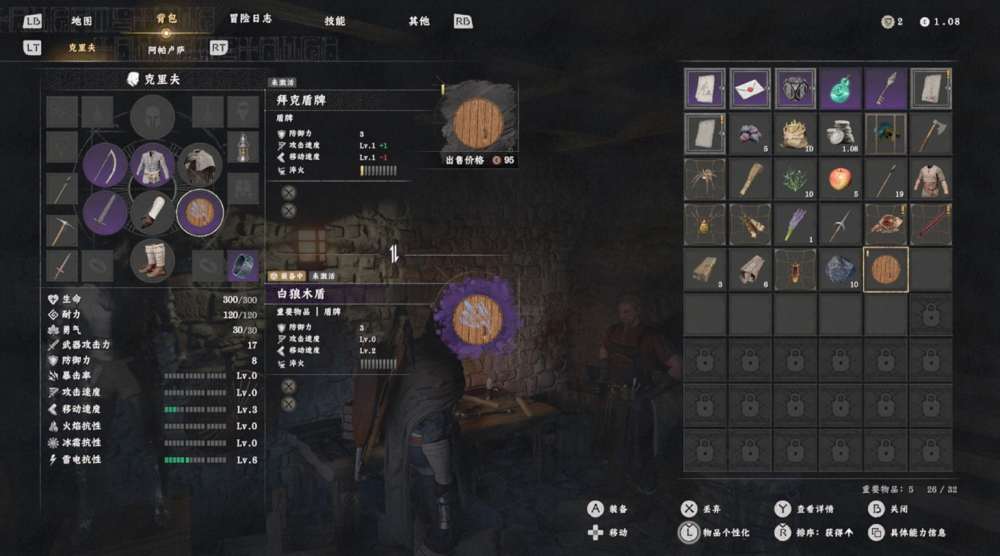This screenshot has height=556, width=1000.
Task: Select the equipped bow slot
Action: (105, 165)
